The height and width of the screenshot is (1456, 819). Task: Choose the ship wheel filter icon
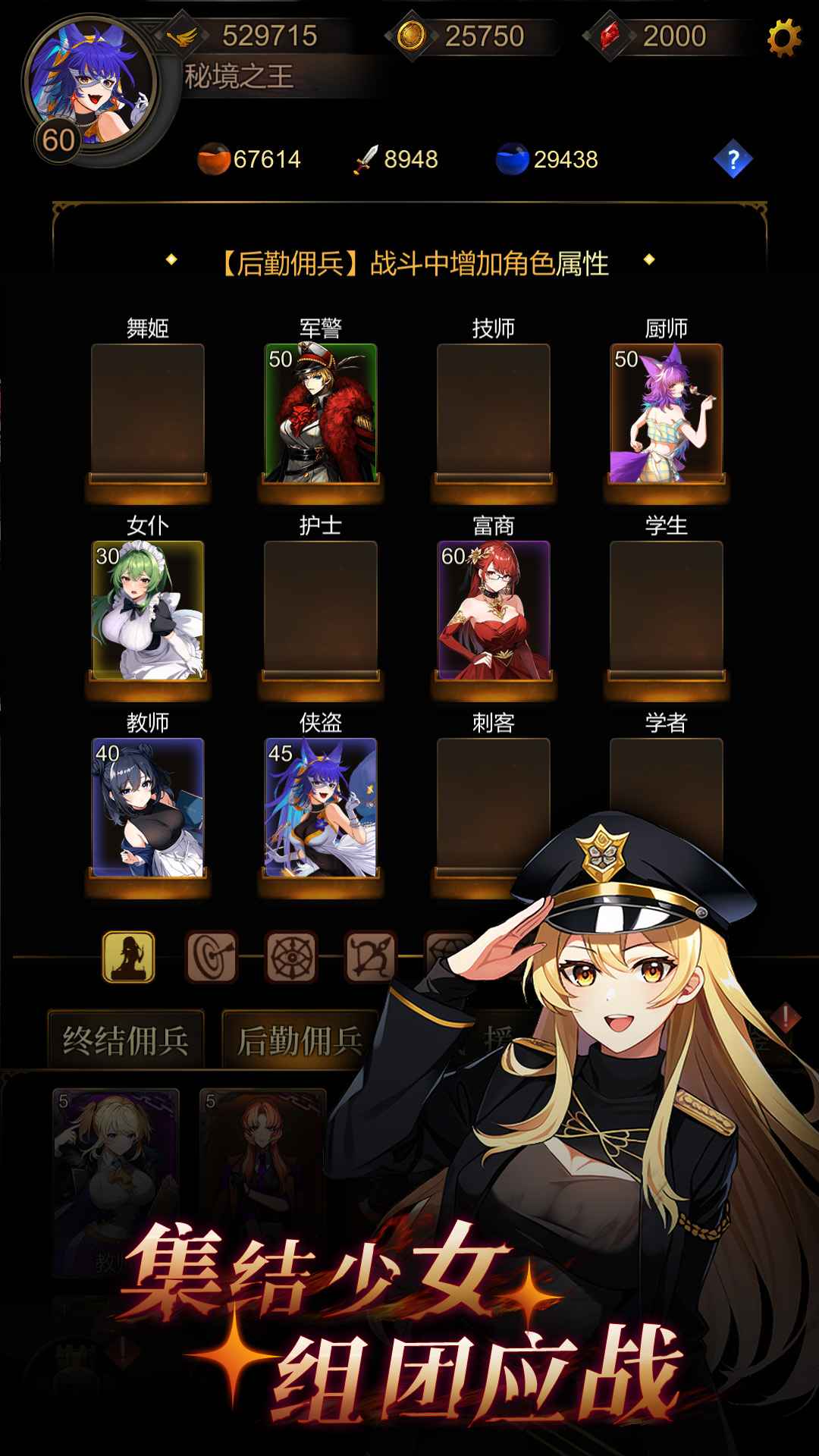click(x=291, y=957)
